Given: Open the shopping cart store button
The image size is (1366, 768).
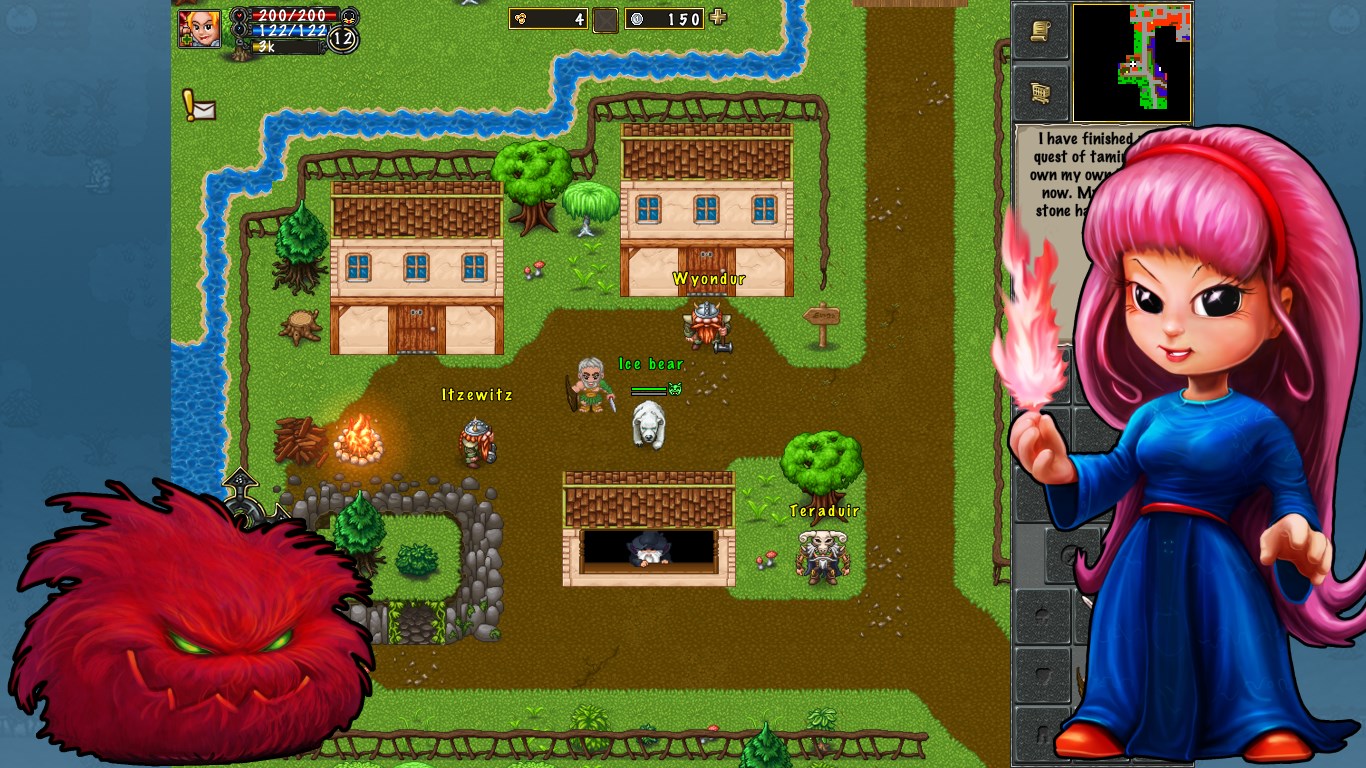Looking at the screenshot, I should (x=1040, y=93).
